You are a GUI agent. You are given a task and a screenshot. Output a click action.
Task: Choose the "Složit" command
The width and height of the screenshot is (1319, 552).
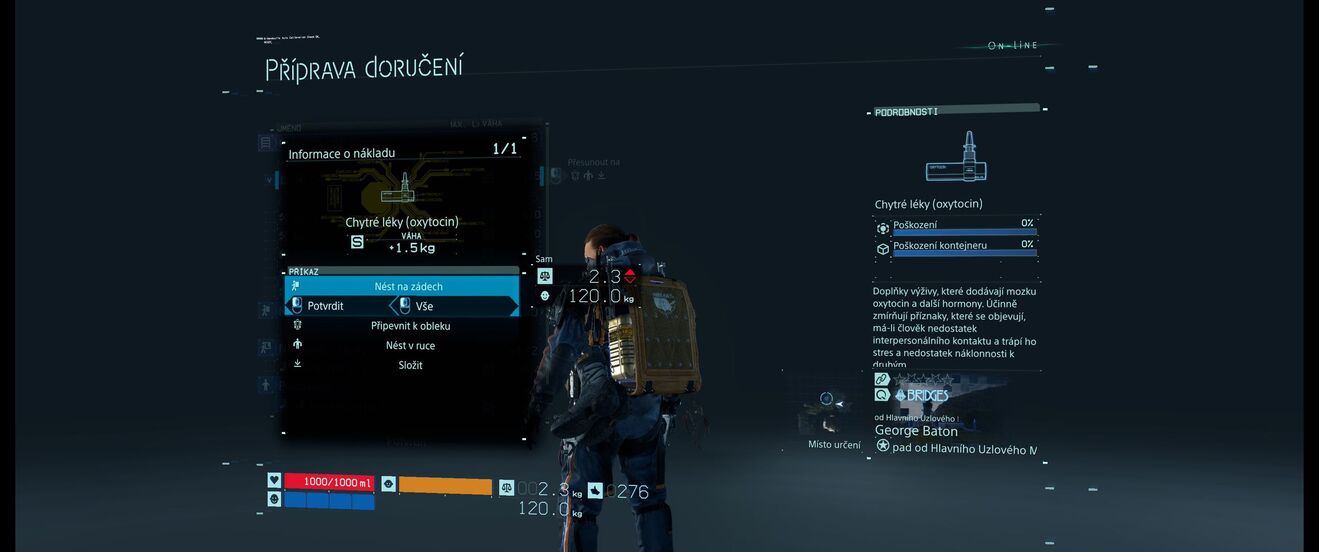point(410,366)
